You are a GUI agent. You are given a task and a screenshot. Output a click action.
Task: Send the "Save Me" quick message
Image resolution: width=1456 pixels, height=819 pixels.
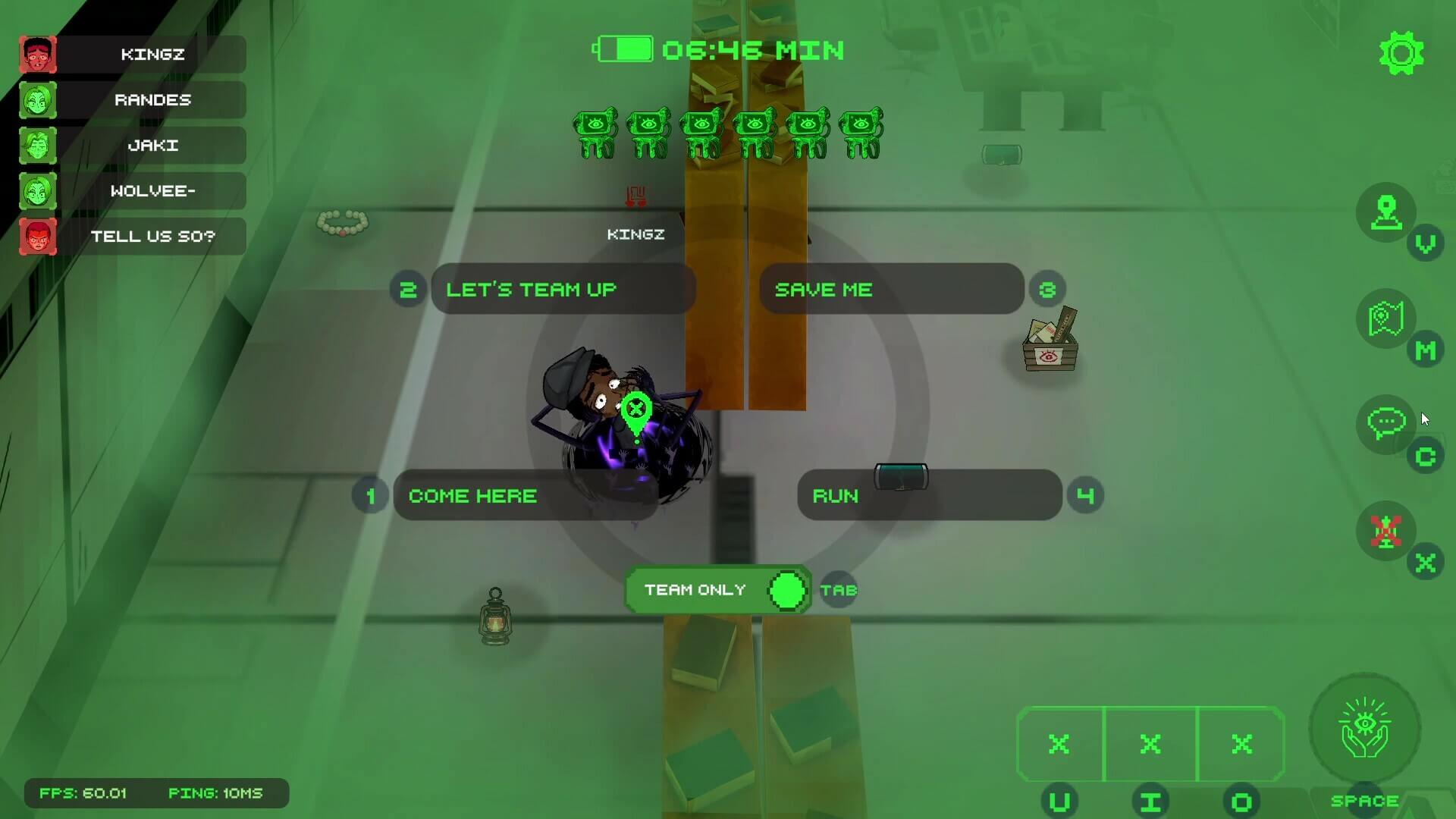pos(891,289)
